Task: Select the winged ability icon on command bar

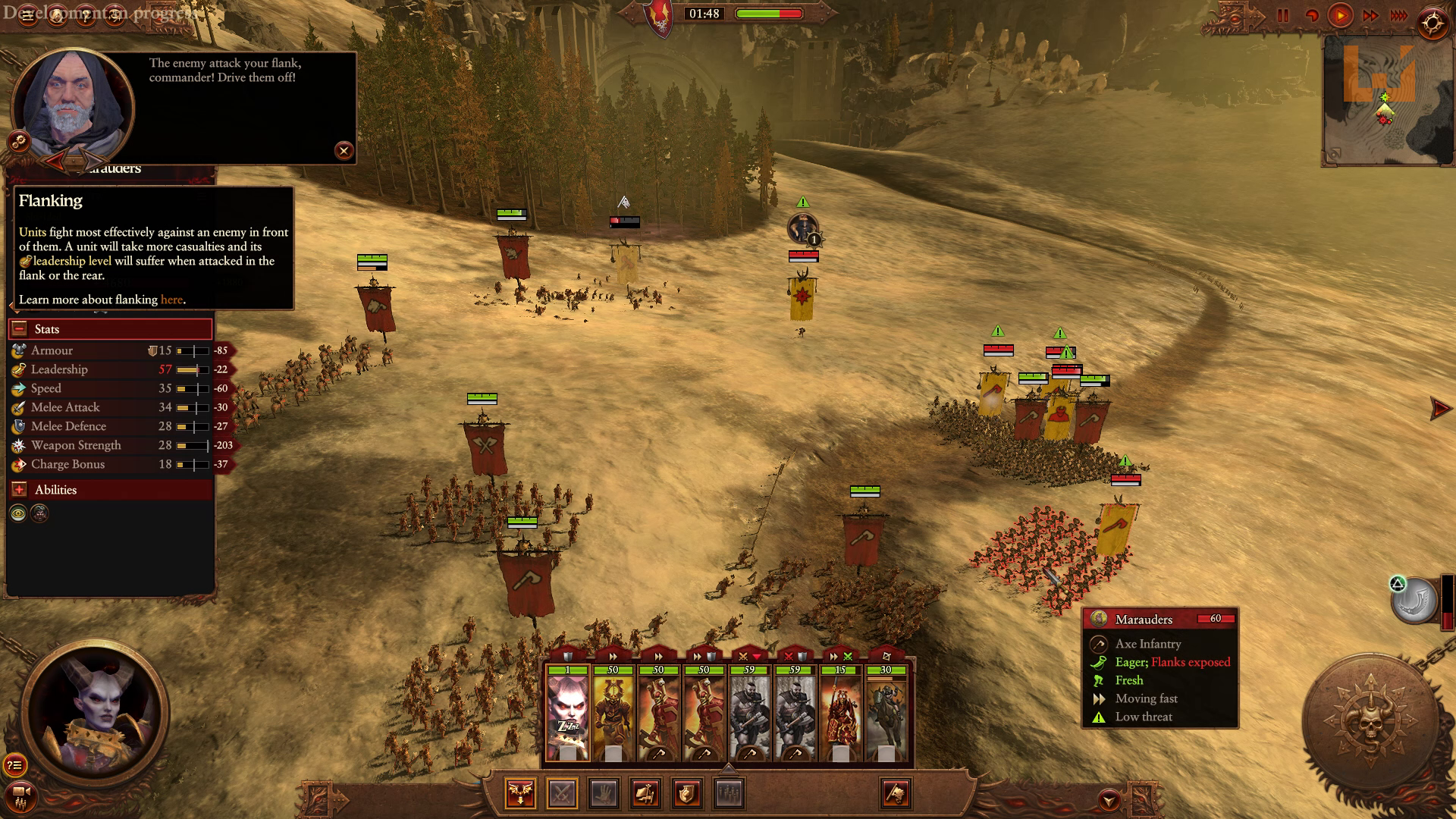Action: [x=521, y=794]
